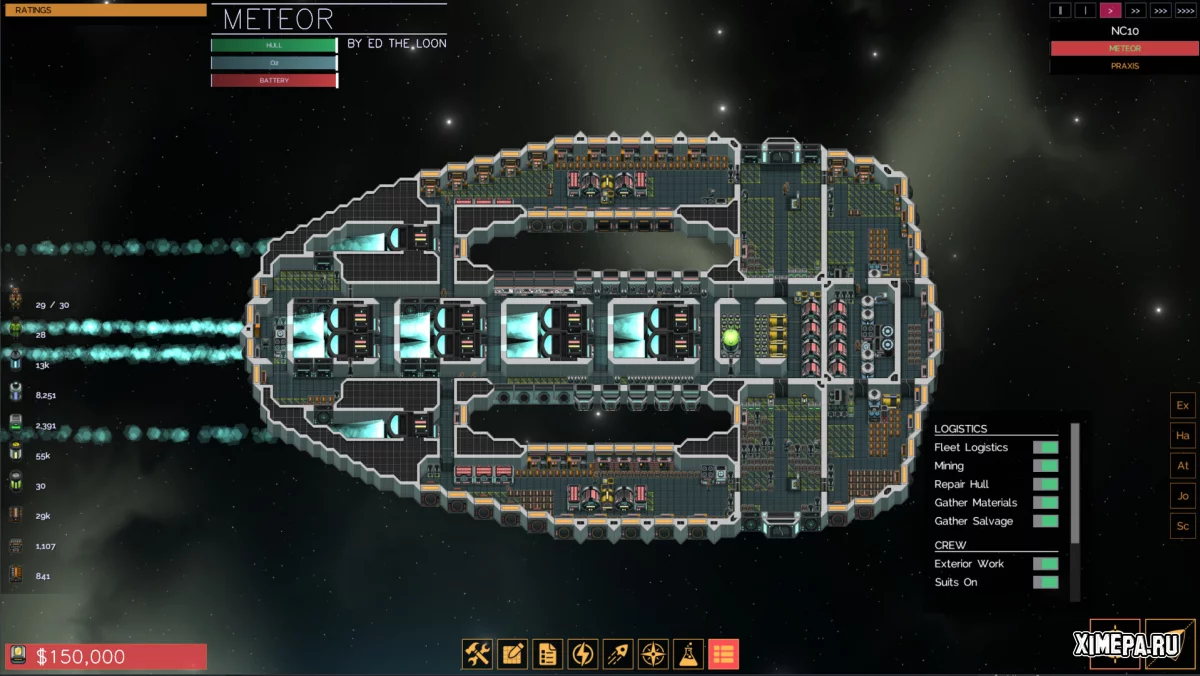Open the research flask panel
Screen dimensions: 1200x676
pos(688,654)
